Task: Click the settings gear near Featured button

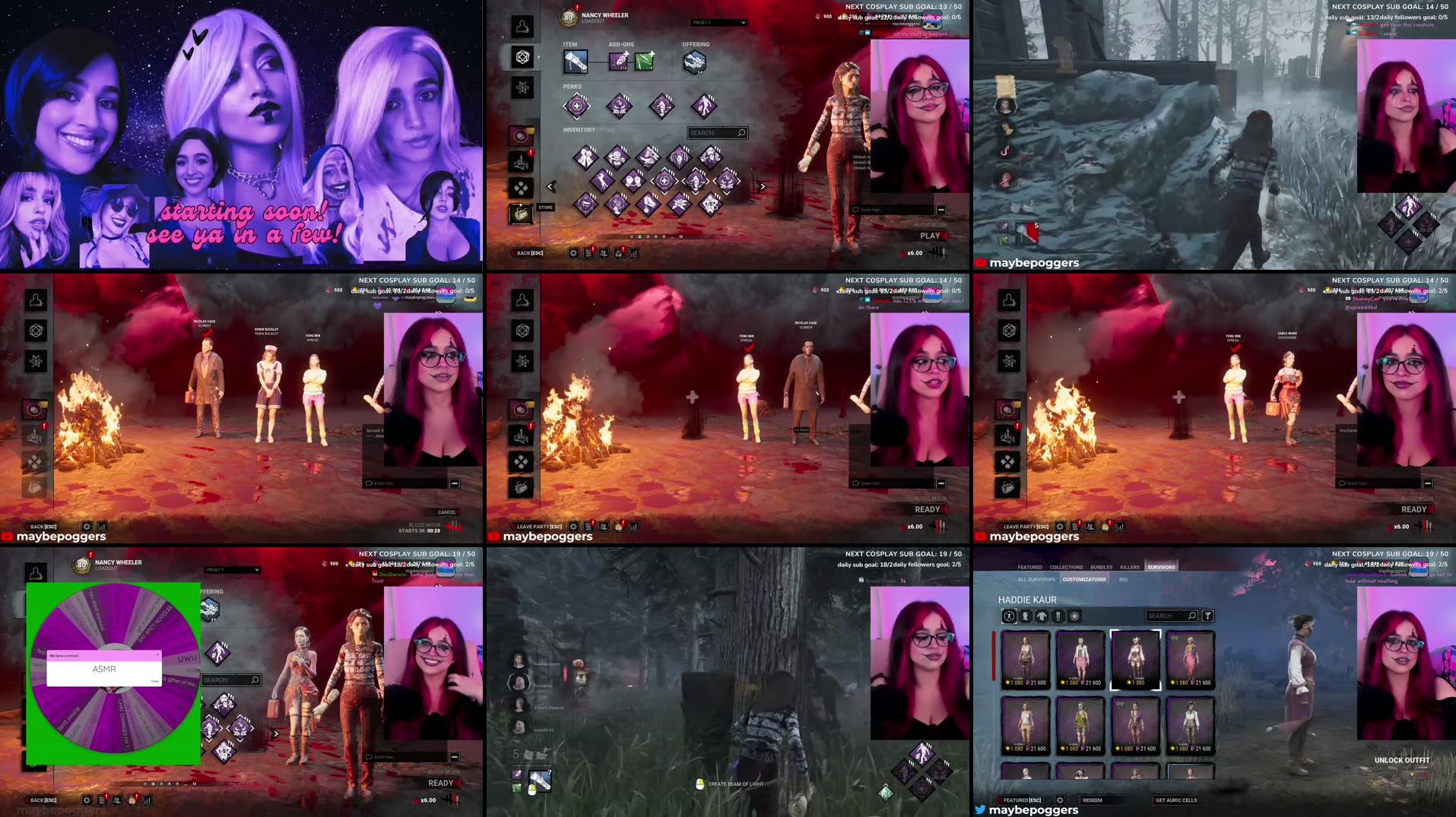Action: tap(1060, 799)
